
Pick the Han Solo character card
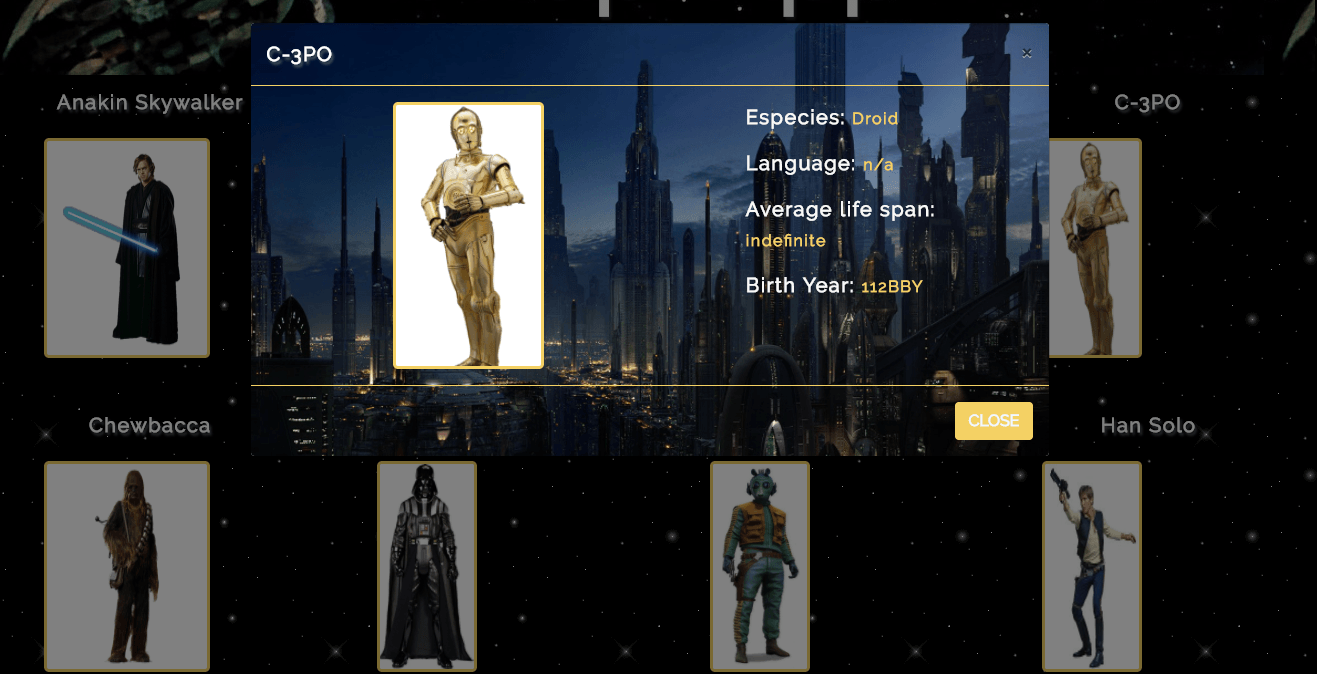tap(1092, 566)
